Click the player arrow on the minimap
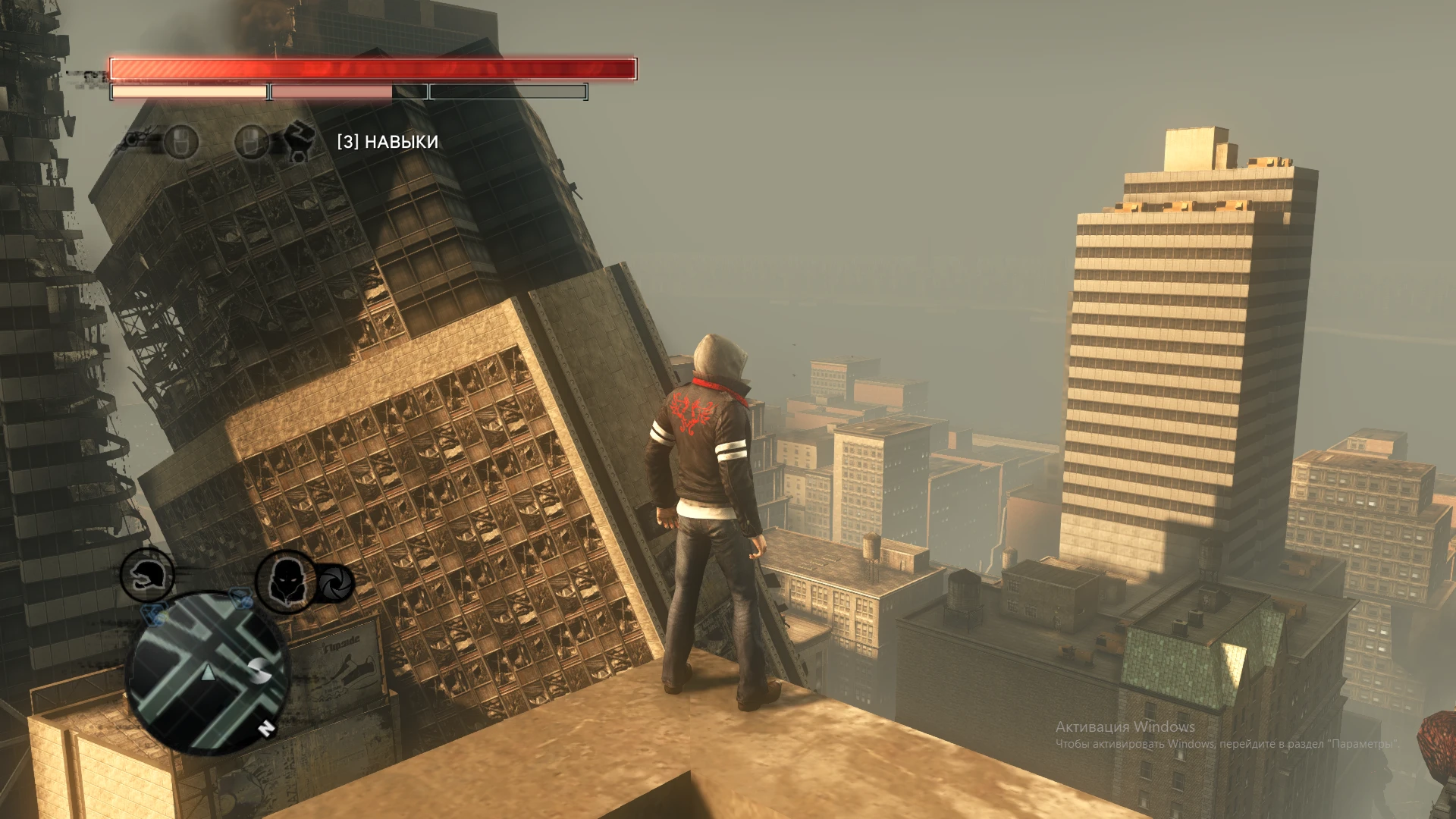 (x=207, y=673)
